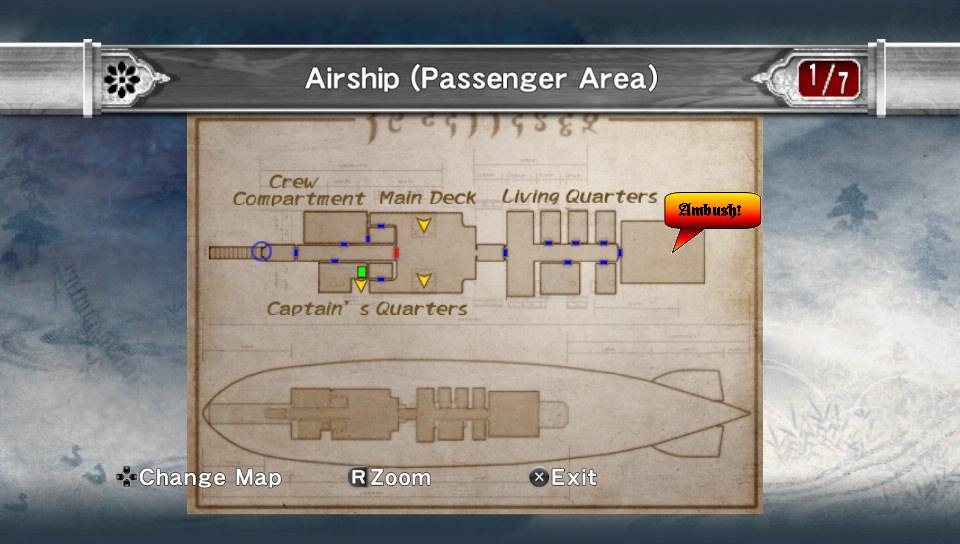Select the Living Quarters label
The height and width of the screenshot is (544, 960).
coord(579,197)
